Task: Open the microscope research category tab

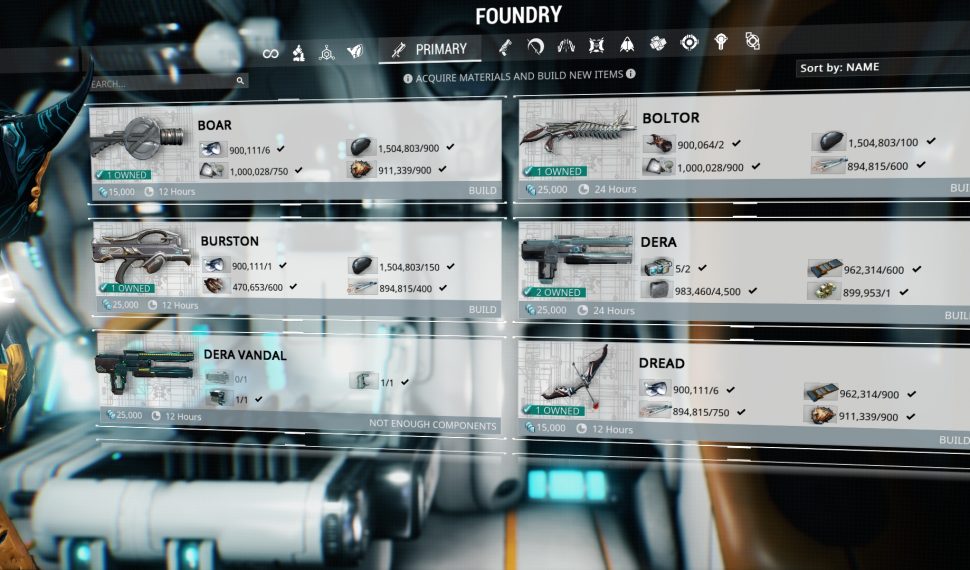Action: pyautogui.click(x=298, y=53)
